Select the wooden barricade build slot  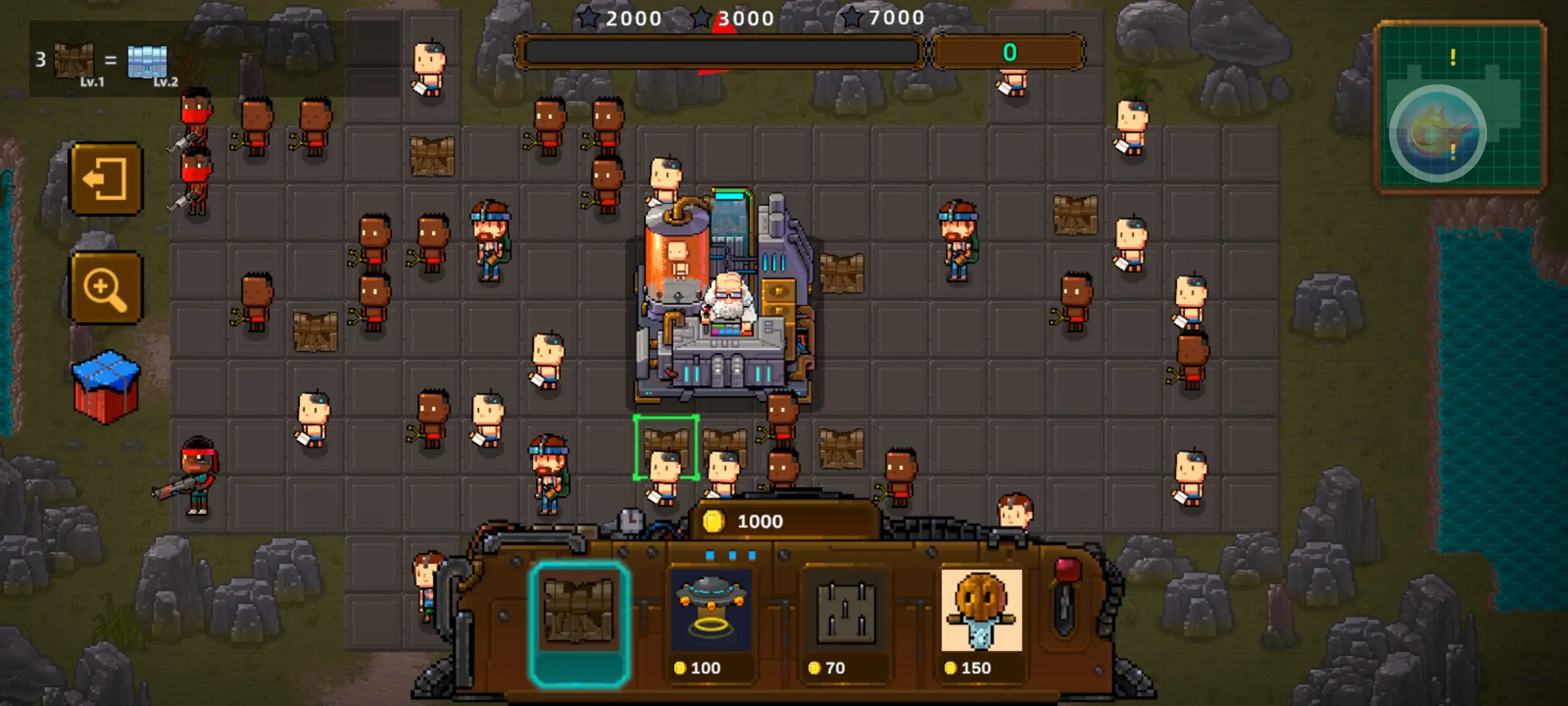[x=579, y=622]
